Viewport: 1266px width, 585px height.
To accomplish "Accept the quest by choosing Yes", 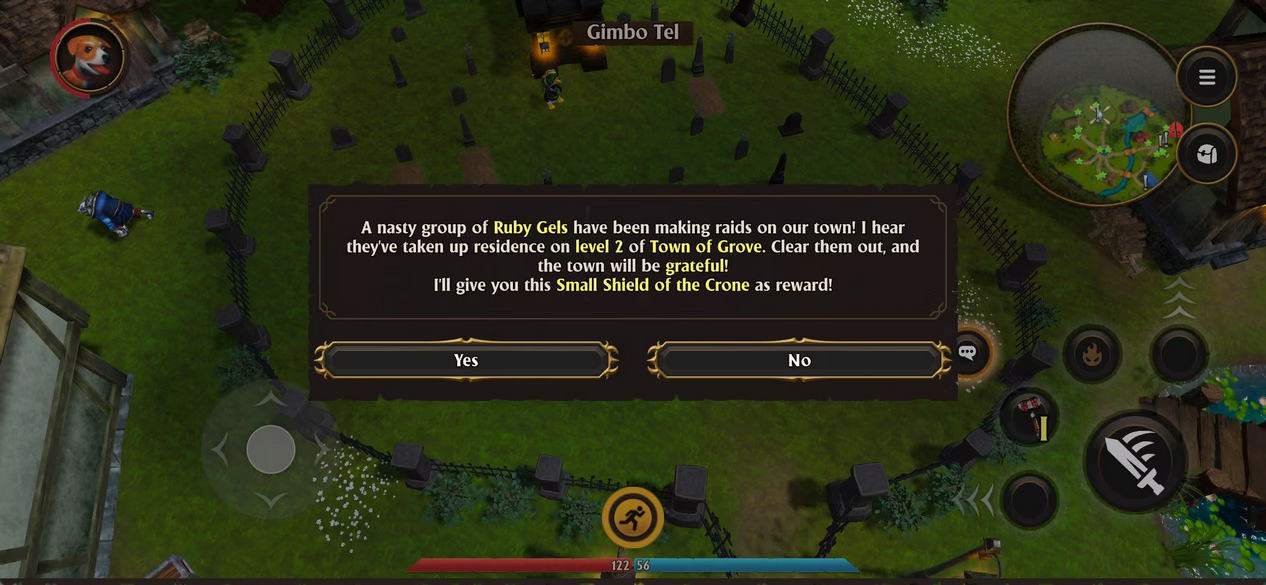I will (466, 360).
